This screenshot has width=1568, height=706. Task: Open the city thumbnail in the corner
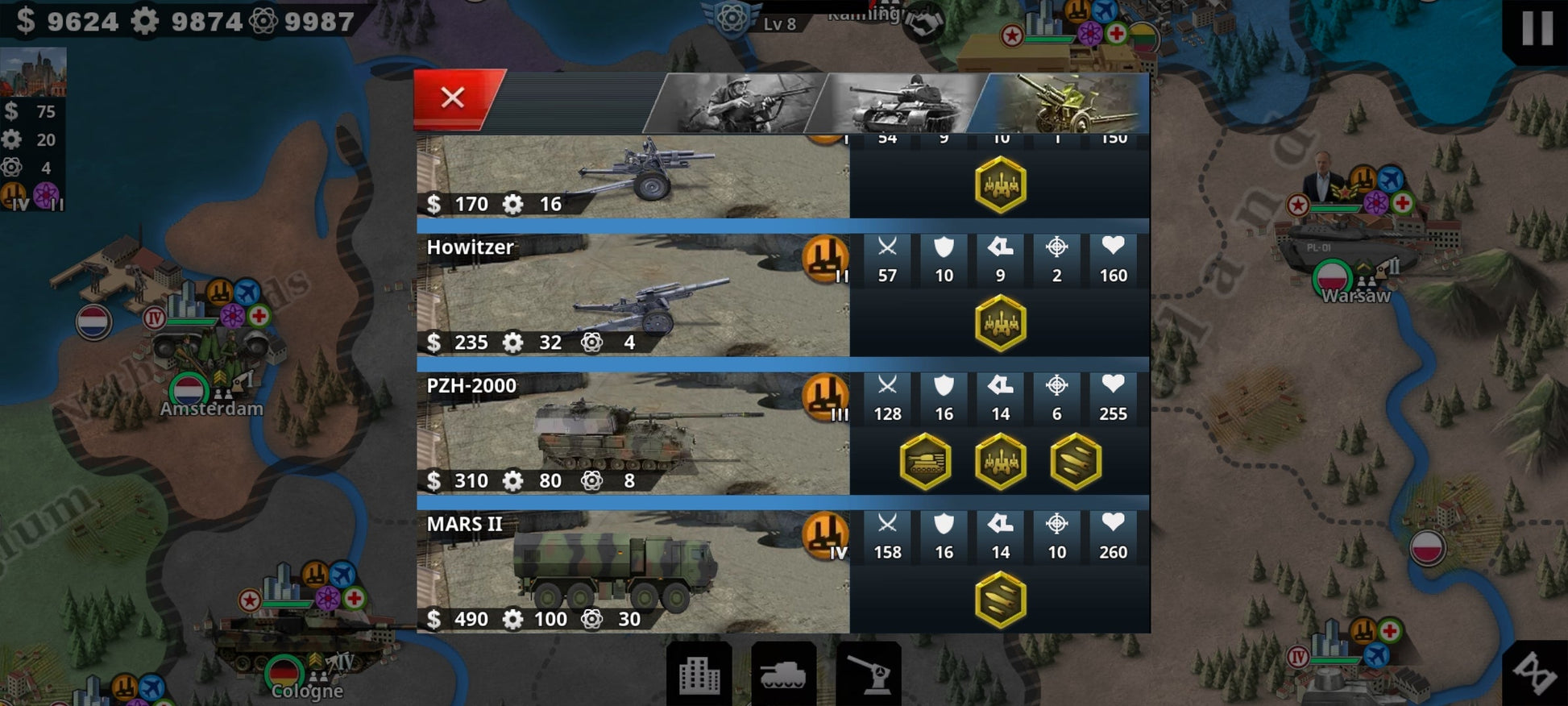tap(33, 72)
